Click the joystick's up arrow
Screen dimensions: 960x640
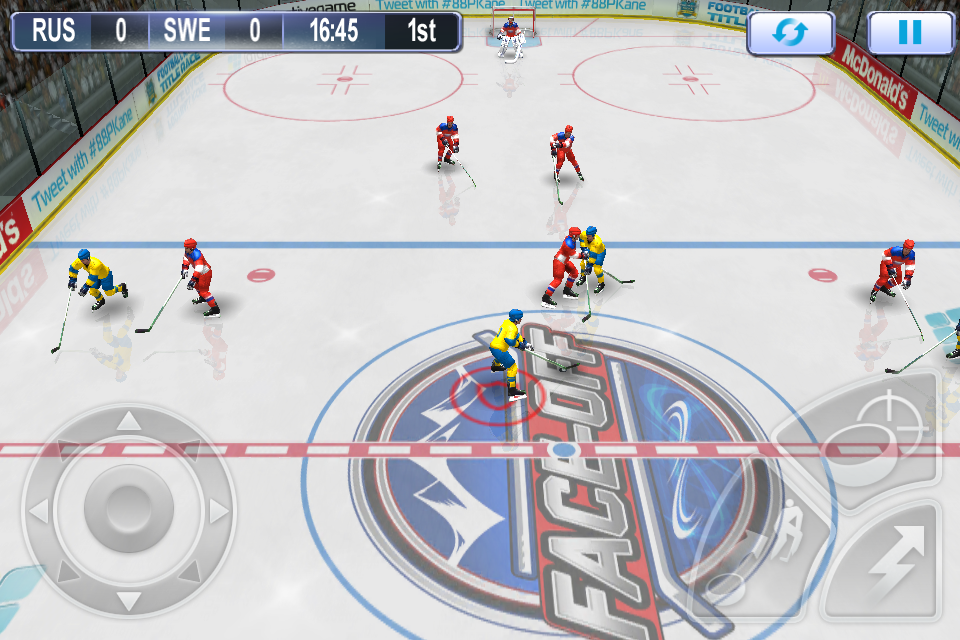[128, 421]
